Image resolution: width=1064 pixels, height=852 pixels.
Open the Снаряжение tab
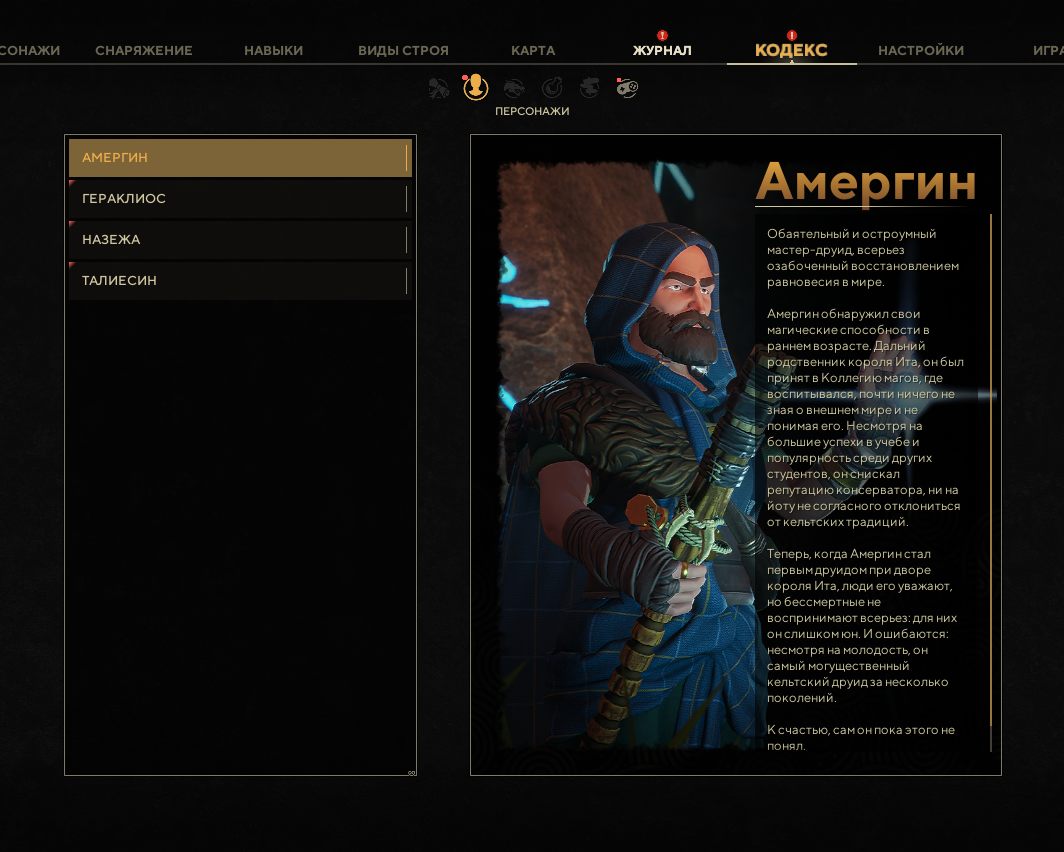point(144,50)
